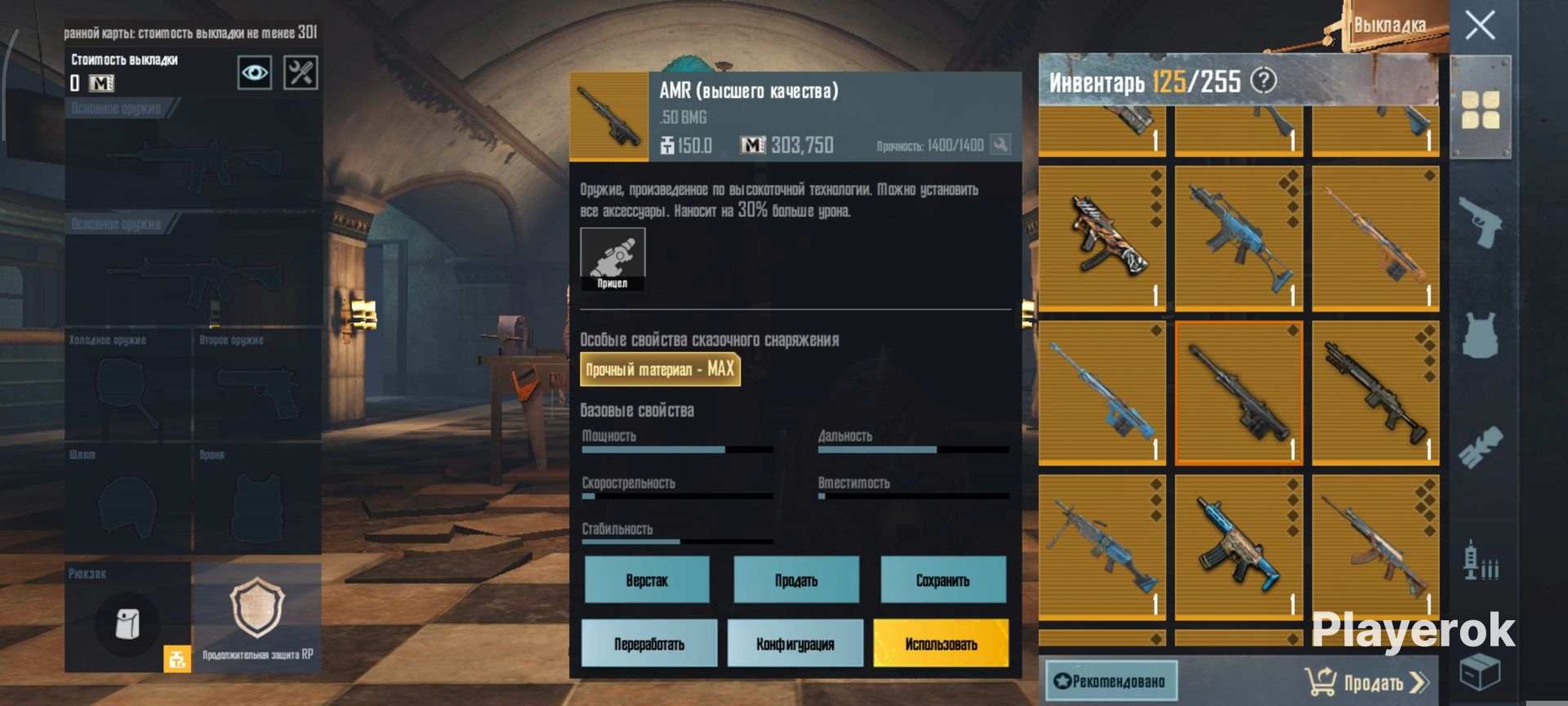Open the bottom Продать cart button
The width and height of the screenshot is (1568, 706).
click(x=1367, y=681)
